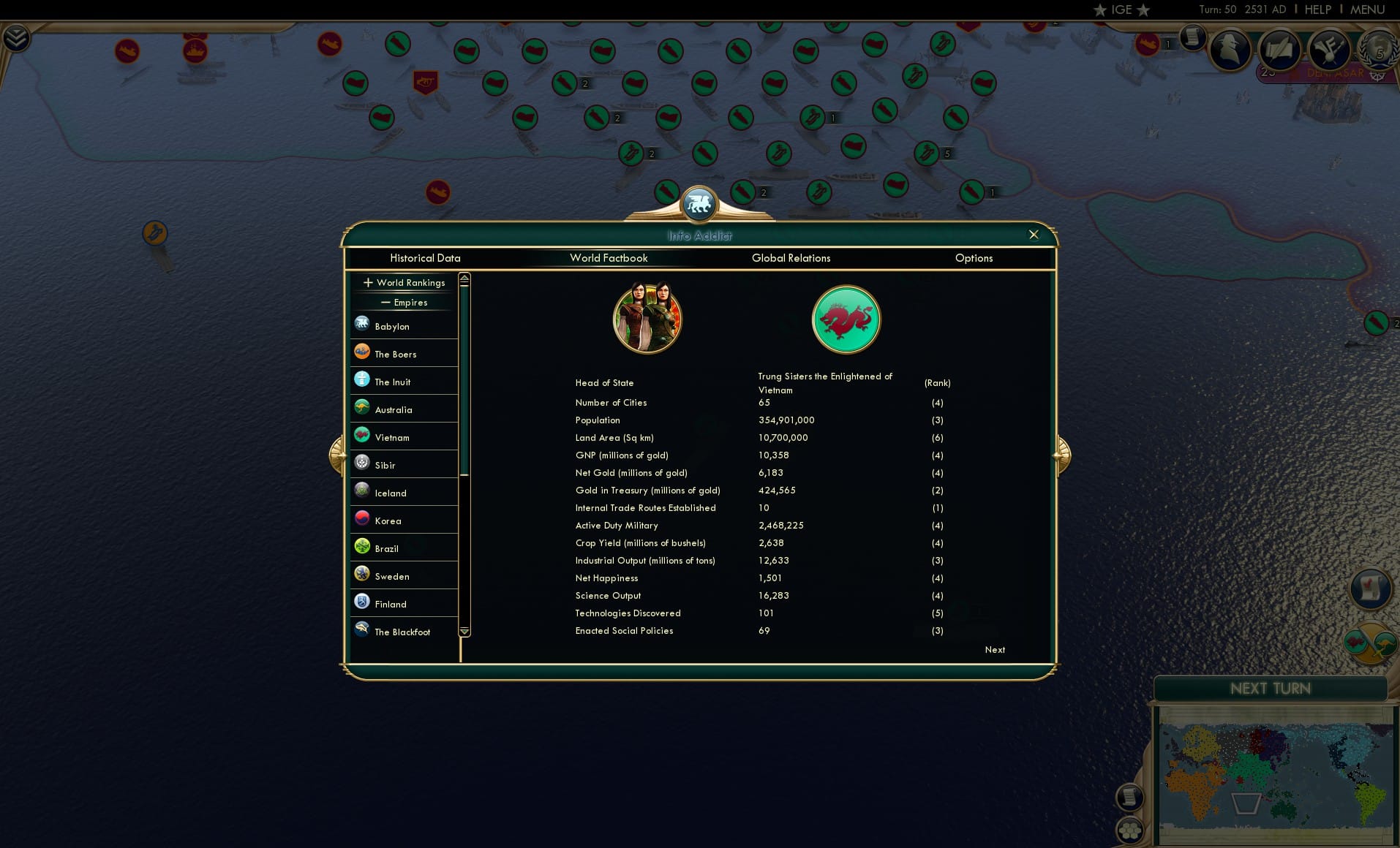
Task: Click Next to view the next empire
Action: click(x=994, y=649)
